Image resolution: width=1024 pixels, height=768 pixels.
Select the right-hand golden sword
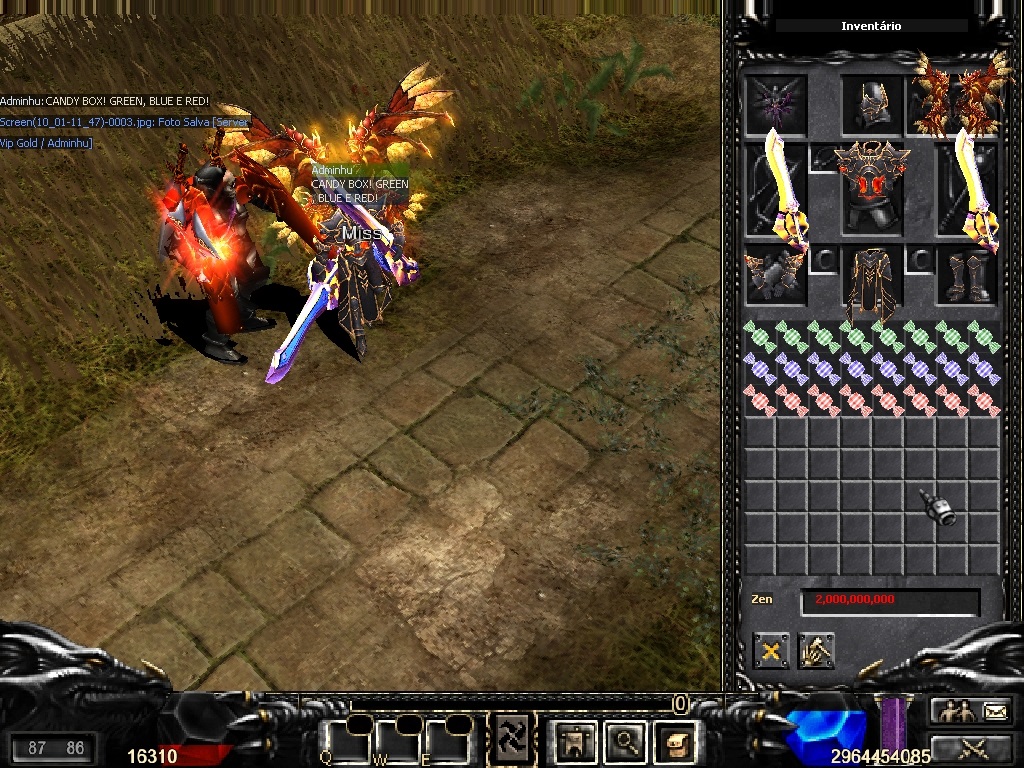(x=972, y=192)
